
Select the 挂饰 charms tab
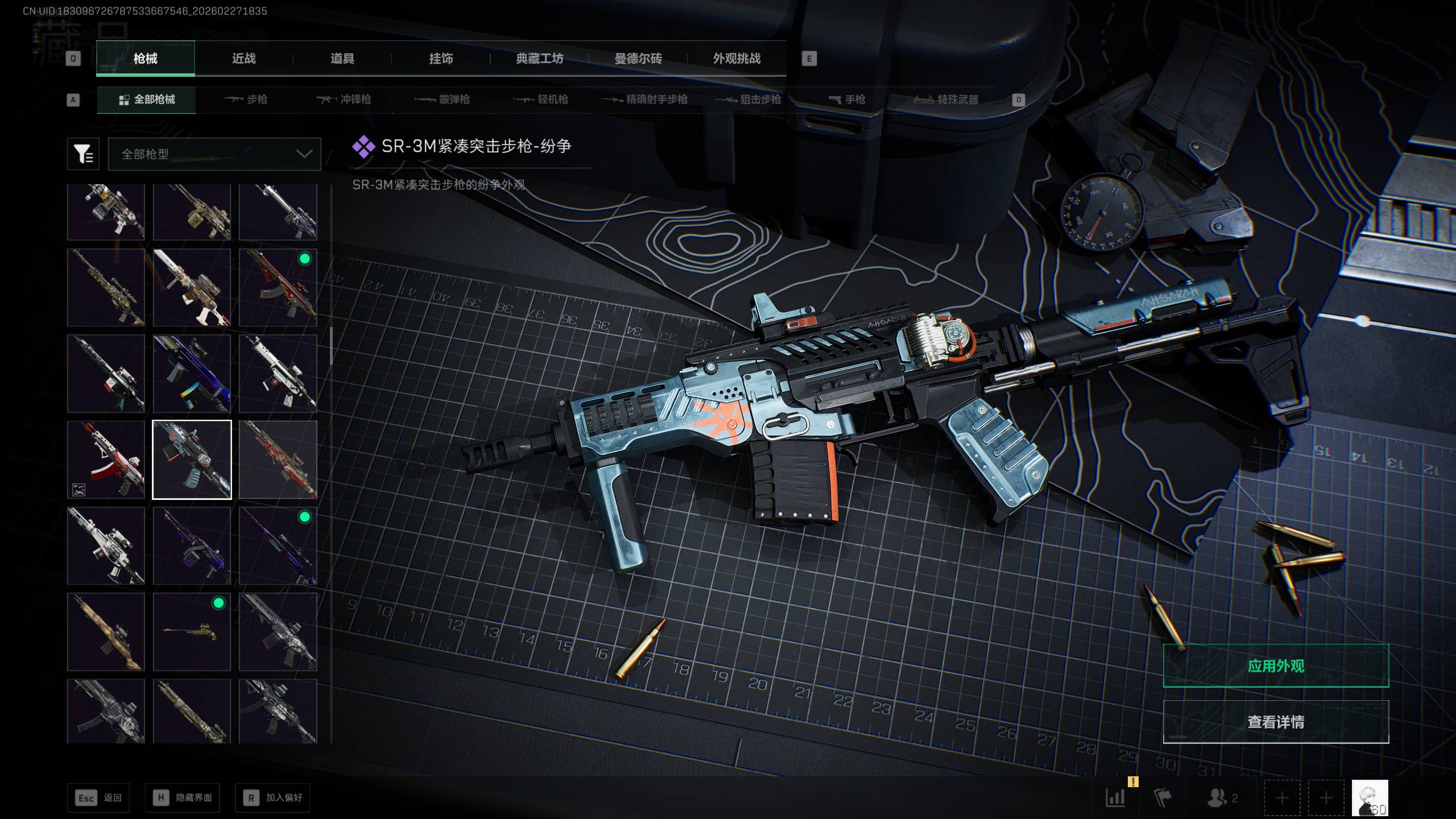tap(441, 59)
